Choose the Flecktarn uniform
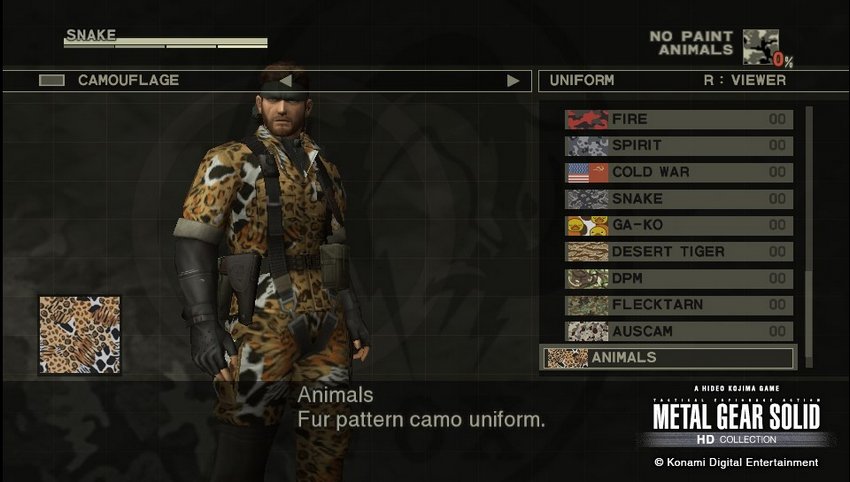The height and width of the screenshot is (482, 850). click(x=678, y=305)
